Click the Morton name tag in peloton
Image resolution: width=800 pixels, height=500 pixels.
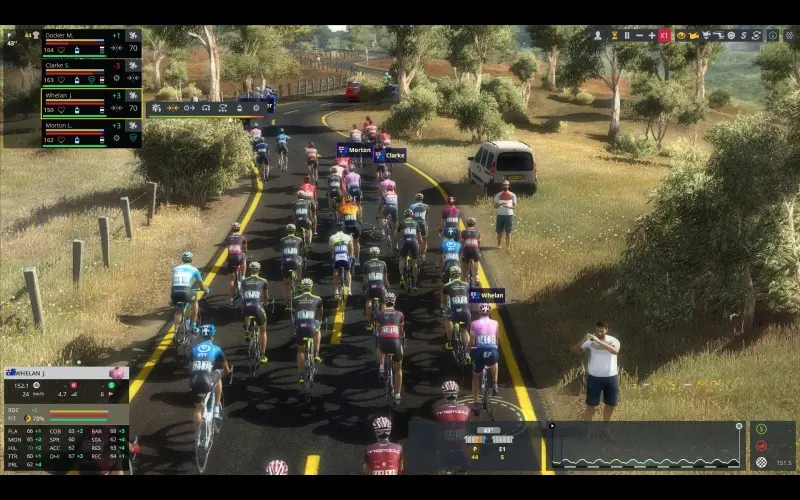(355, 150)
